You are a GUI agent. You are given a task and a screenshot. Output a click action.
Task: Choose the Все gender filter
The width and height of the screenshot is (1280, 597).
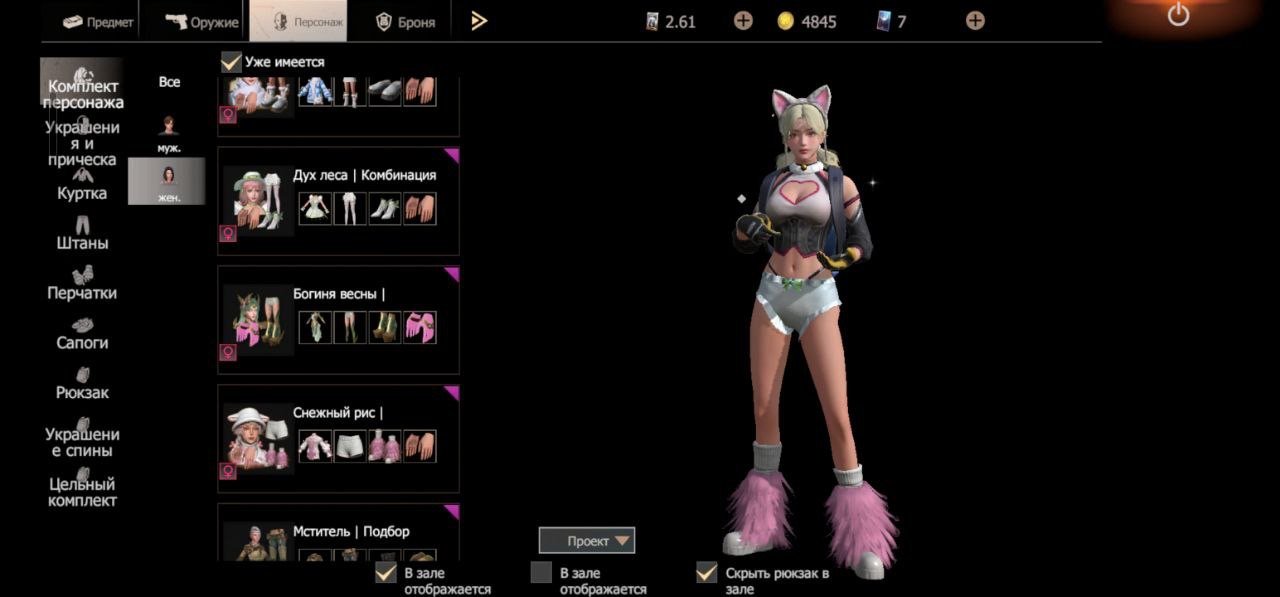[x=169, y=82]
